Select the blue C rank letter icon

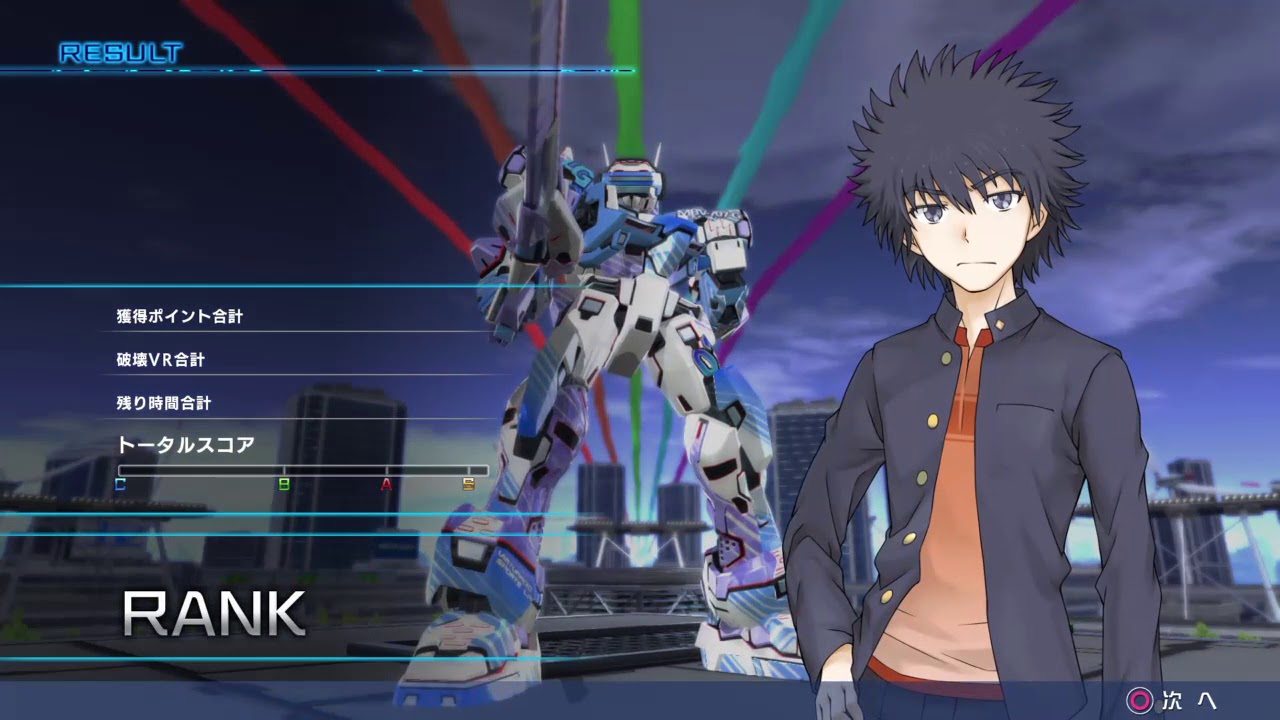(x=119, y=484)
